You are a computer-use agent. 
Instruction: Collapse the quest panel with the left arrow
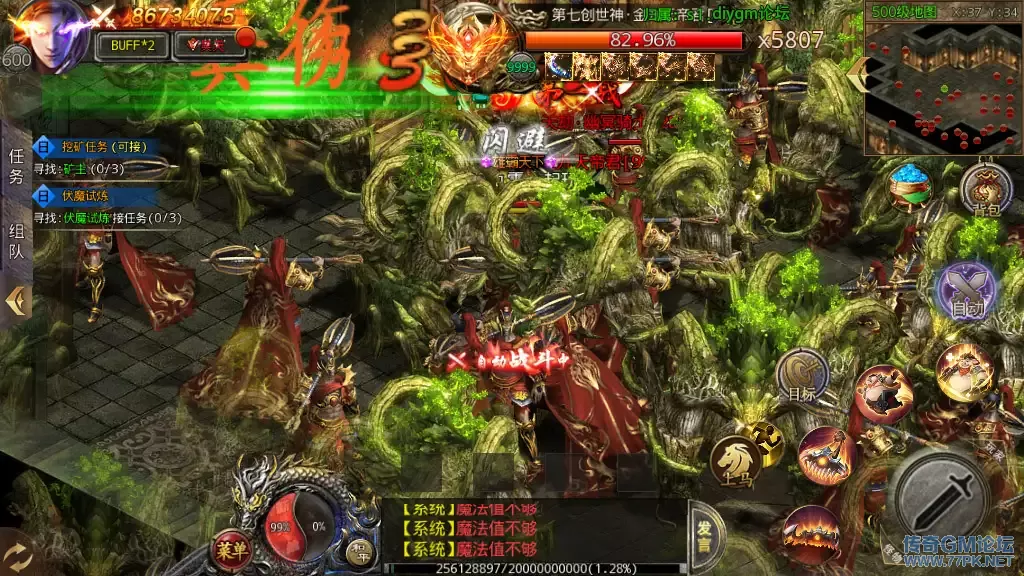18,300
